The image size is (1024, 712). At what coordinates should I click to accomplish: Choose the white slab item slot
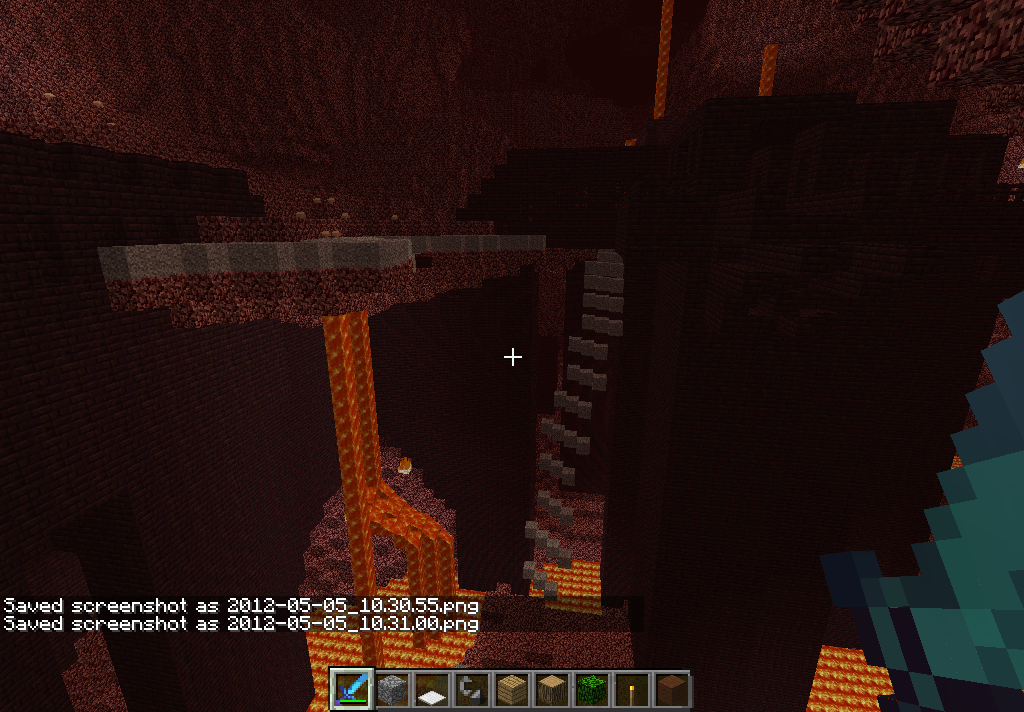432,690
